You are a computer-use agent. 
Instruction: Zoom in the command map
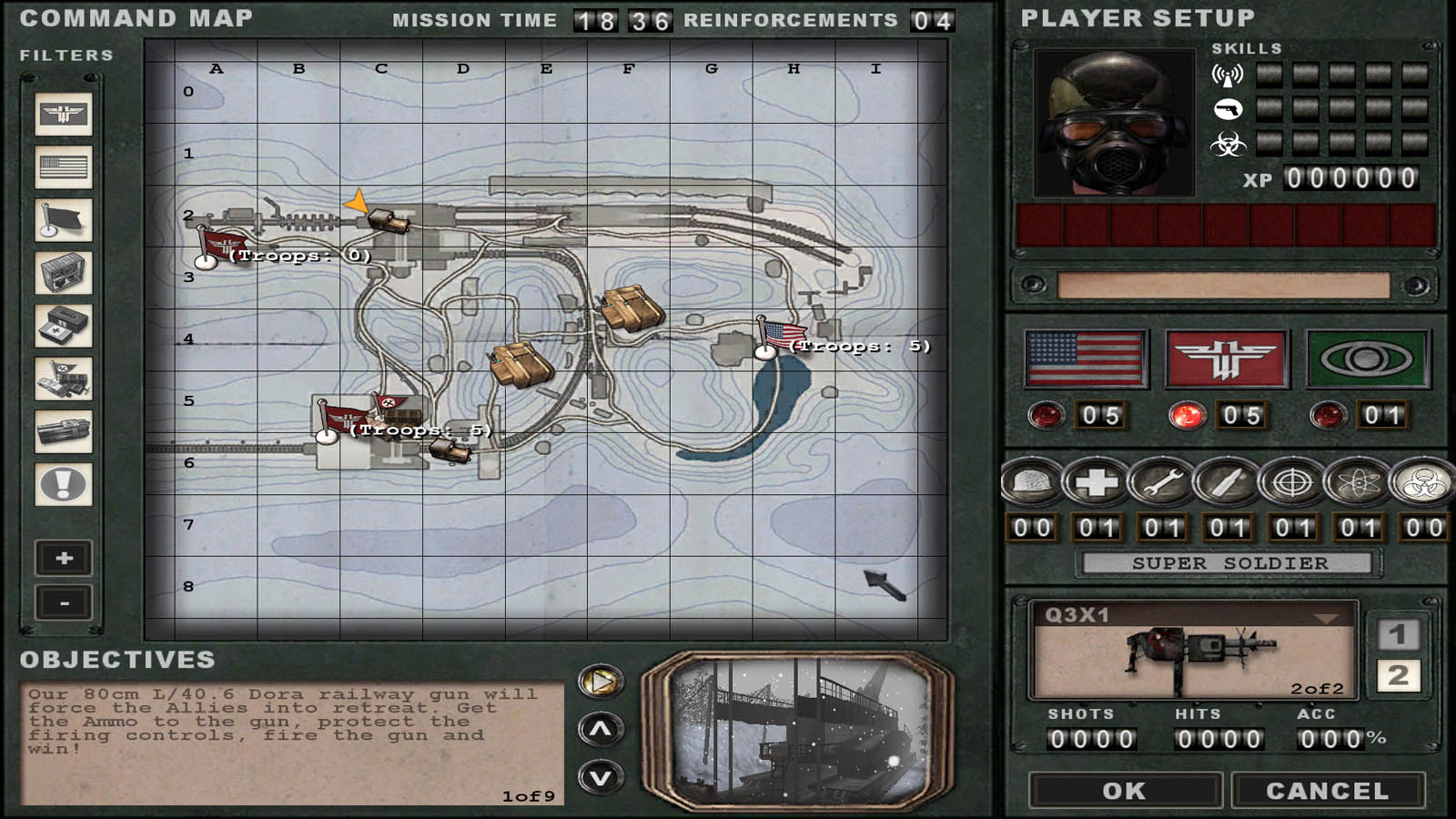click(64, 558)
